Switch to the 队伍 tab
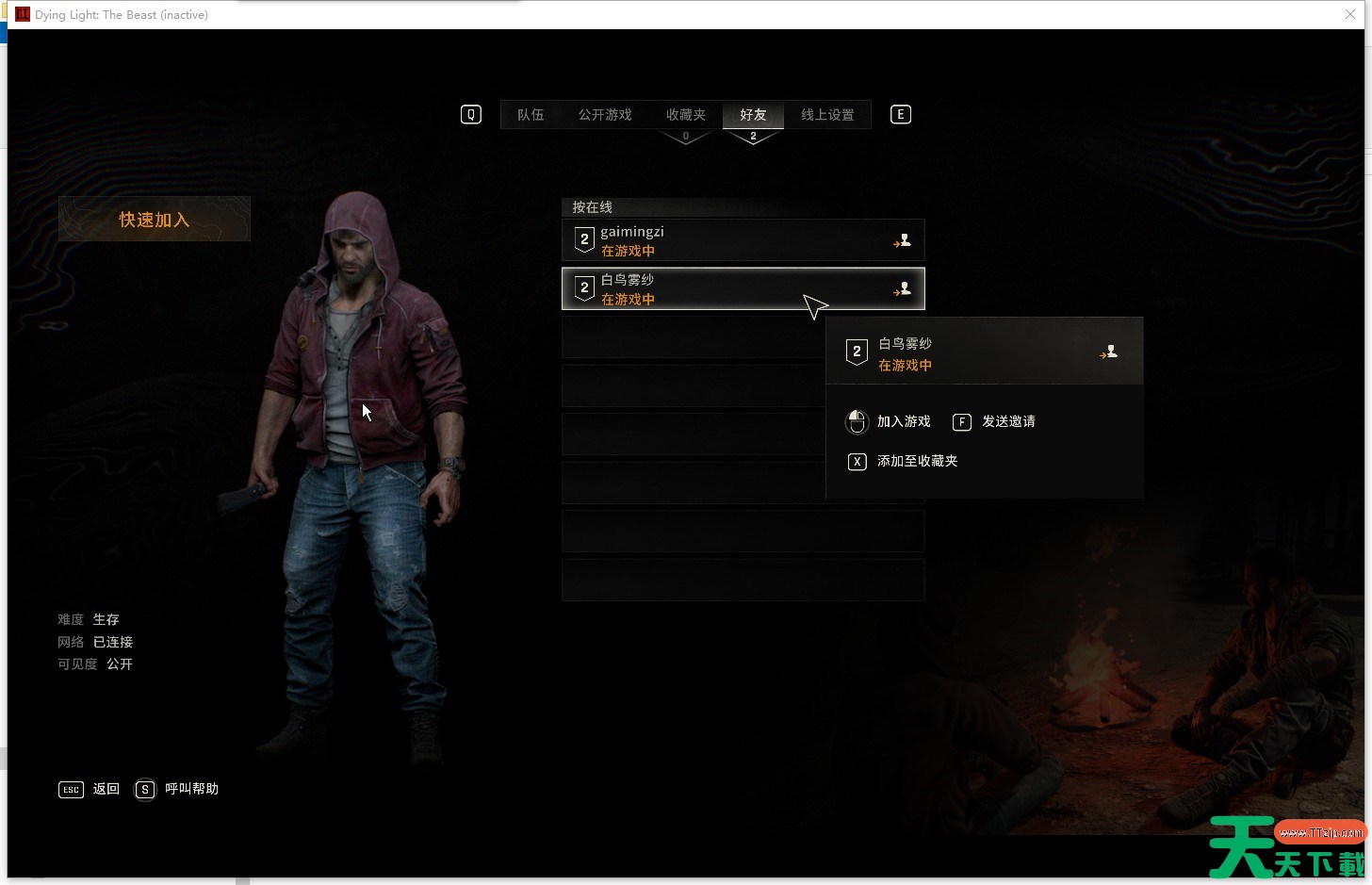 (531, 115)
